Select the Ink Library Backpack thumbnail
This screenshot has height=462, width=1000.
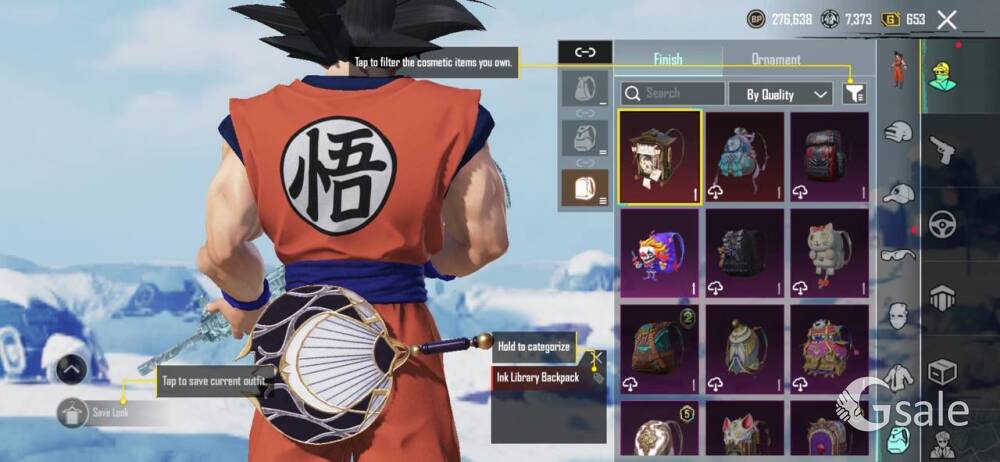659,157
